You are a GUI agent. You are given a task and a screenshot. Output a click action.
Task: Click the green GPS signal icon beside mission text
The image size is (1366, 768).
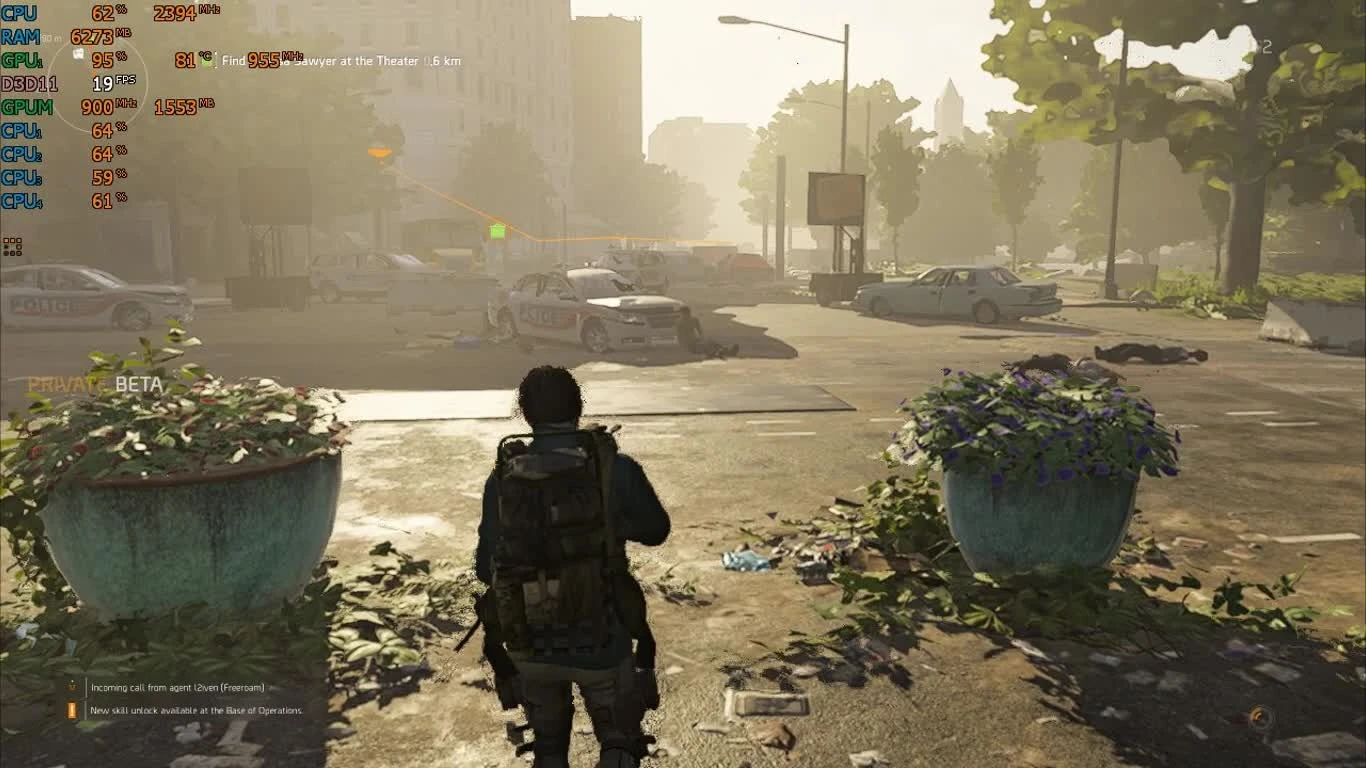[x=206, y=60]
